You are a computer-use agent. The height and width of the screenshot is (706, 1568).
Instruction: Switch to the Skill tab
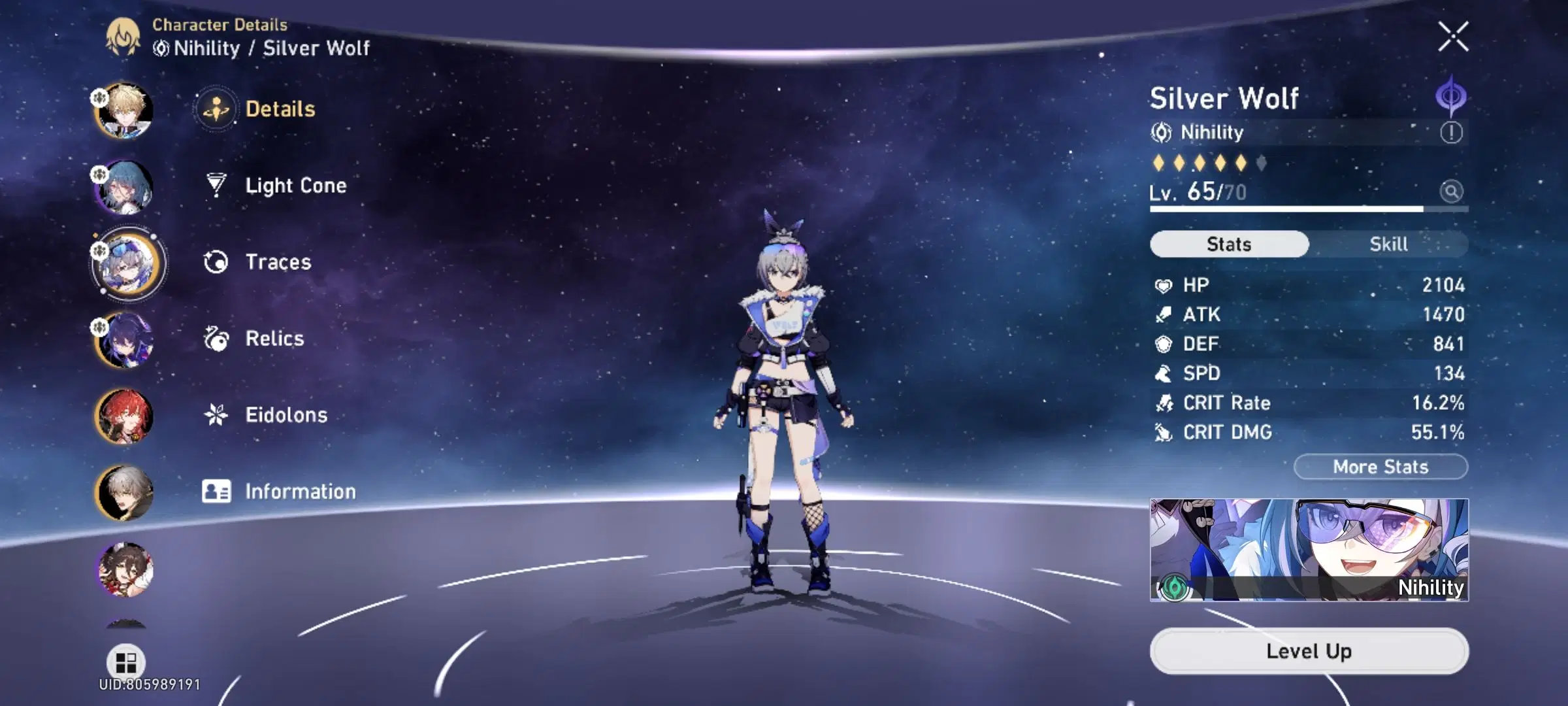[1389, 243]
